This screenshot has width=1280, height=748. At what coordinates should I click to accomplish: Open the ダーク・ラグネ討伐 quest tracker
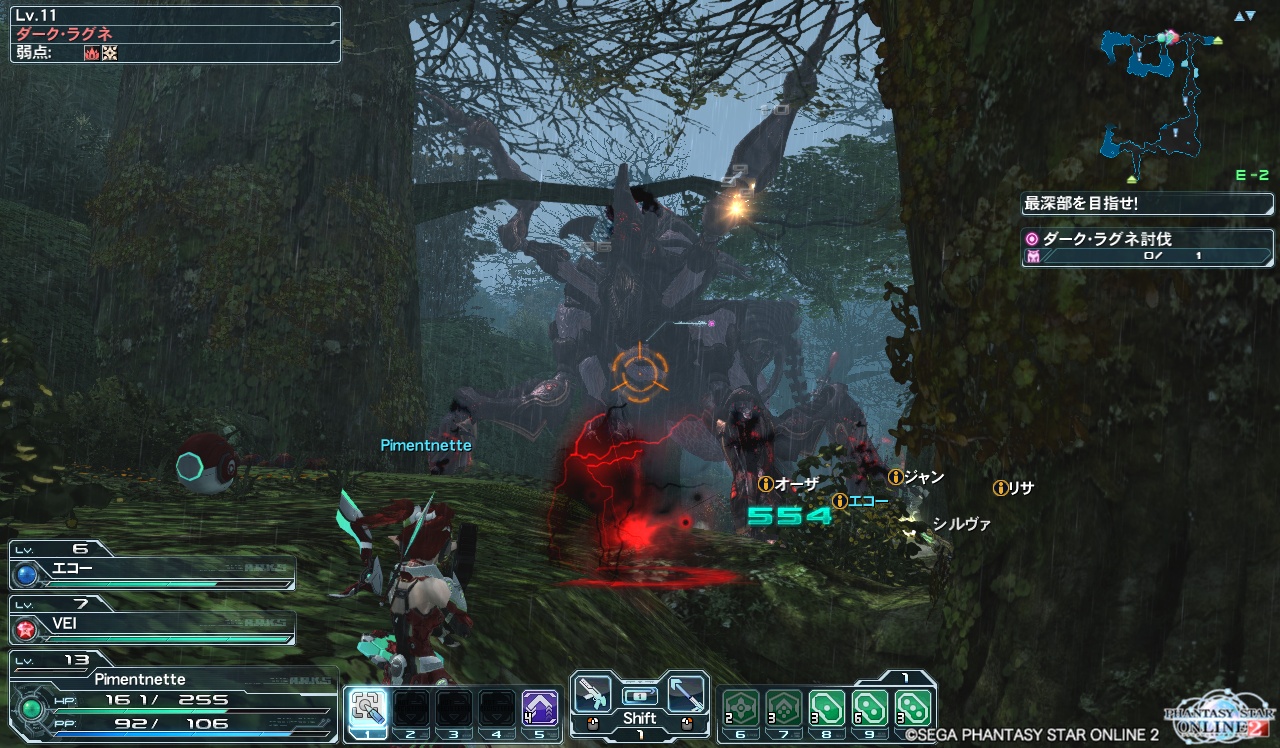tap(1147, 247)
